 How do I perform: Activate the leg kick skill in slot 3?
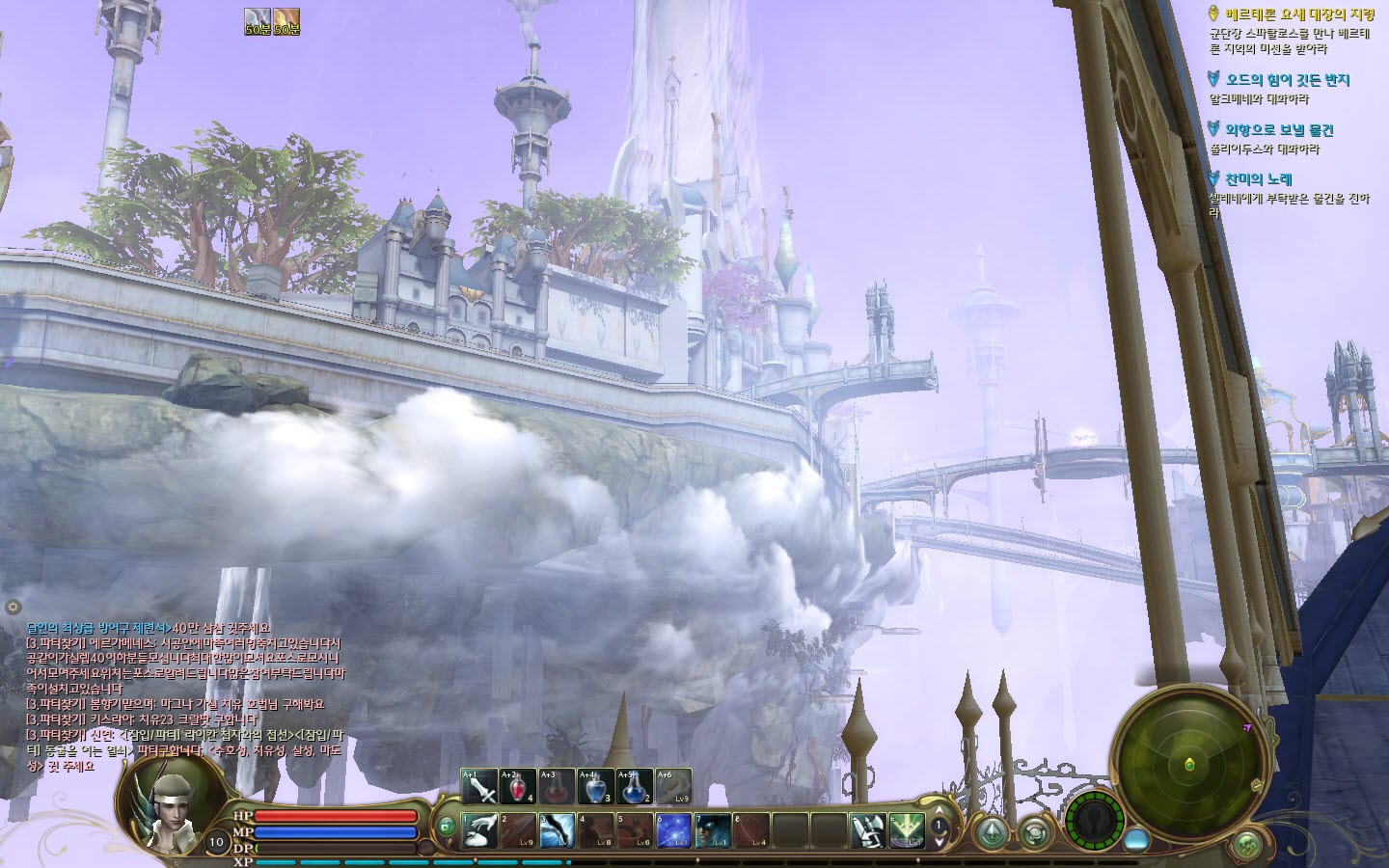coord(557,830)
